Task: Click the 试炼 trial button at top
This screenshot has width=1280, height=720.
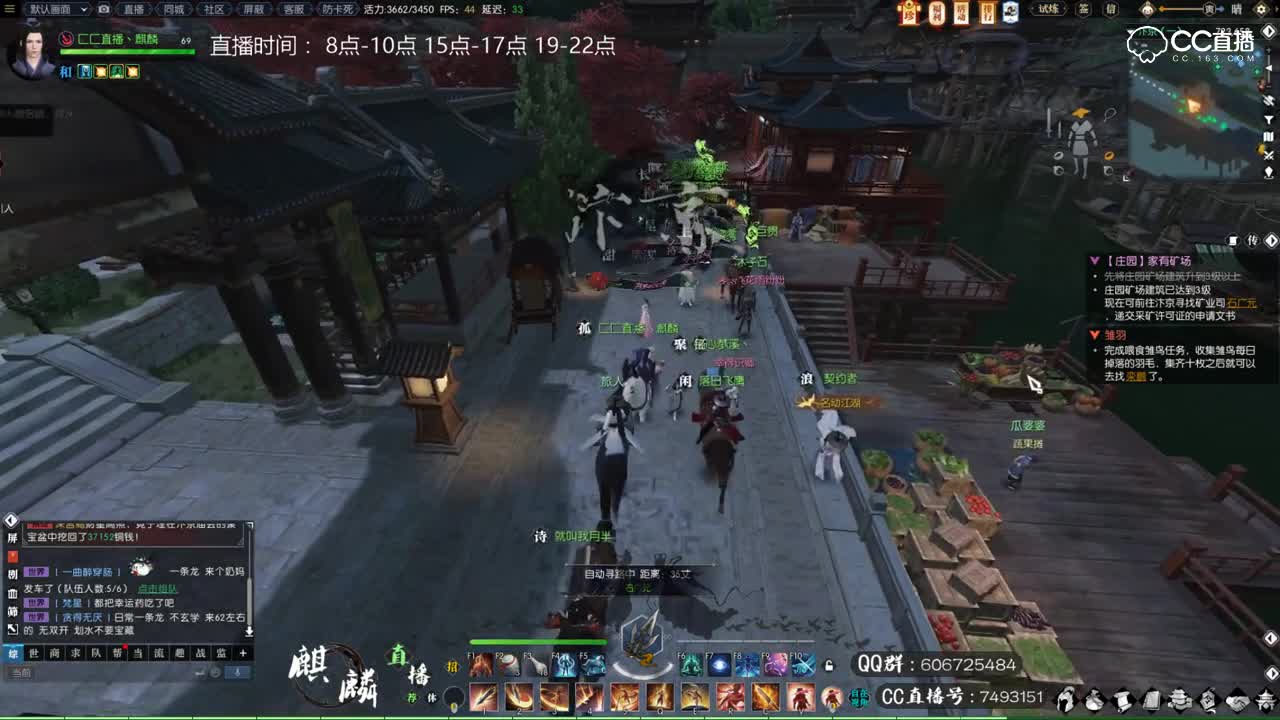Action: point(1049,10)
